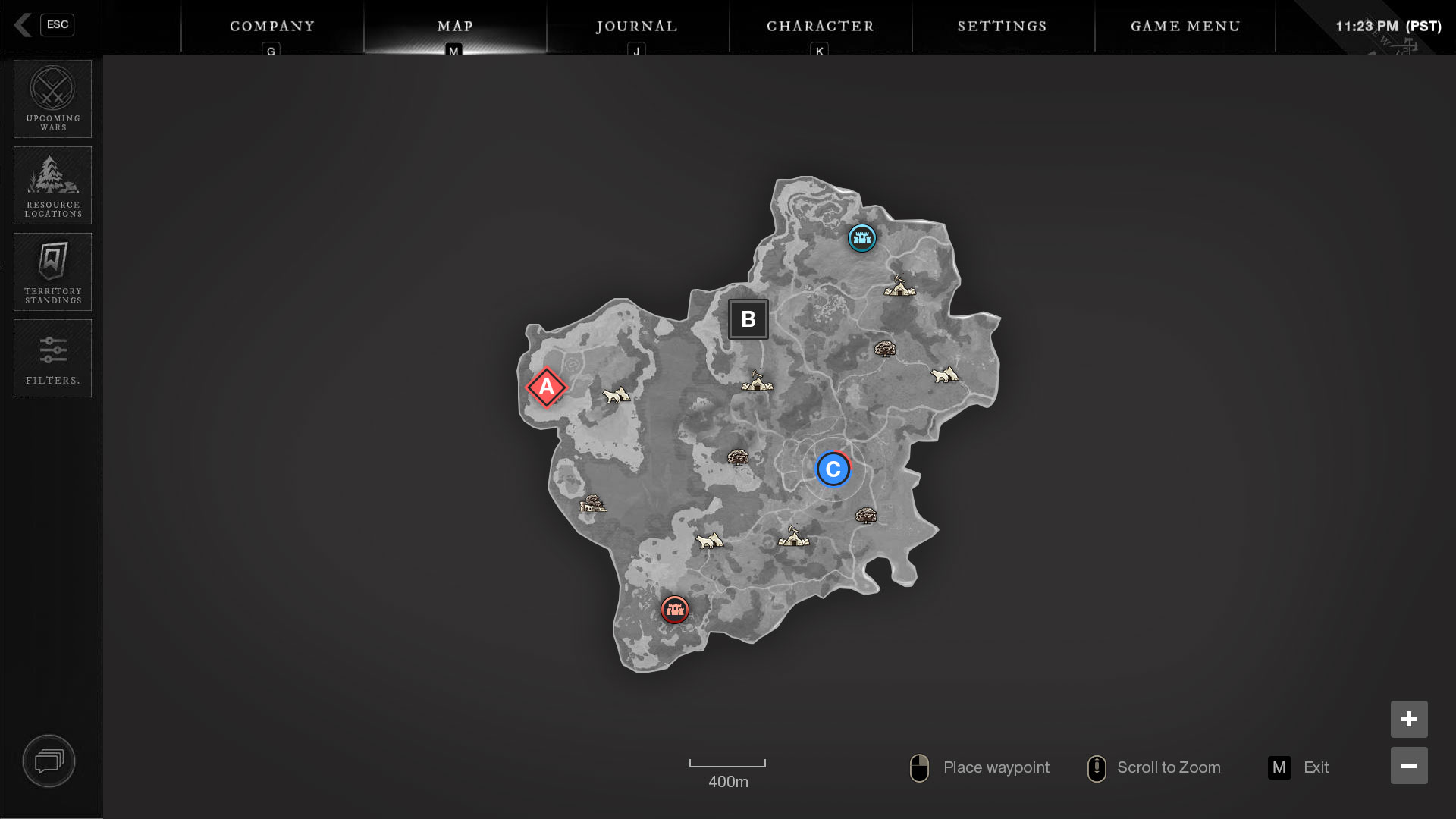
Task: View Territory Standings
Action: click(53, 272)
